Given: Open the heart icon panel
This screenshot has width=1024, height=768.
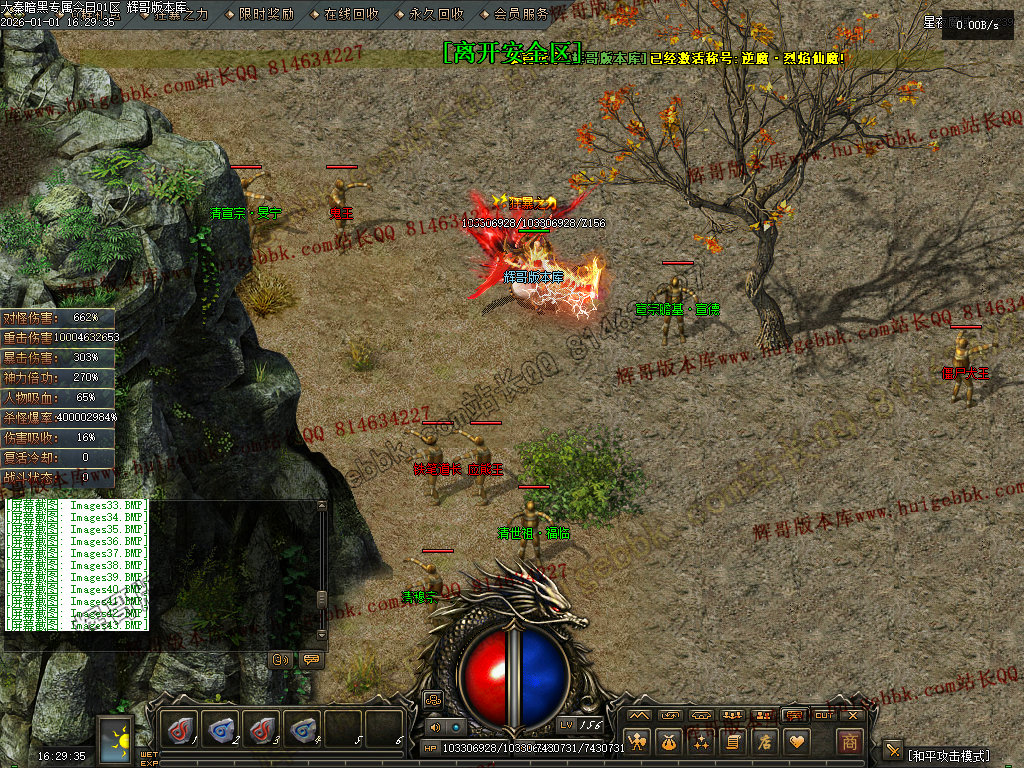Looking at the screenshot, I should [x=797, y=742].
